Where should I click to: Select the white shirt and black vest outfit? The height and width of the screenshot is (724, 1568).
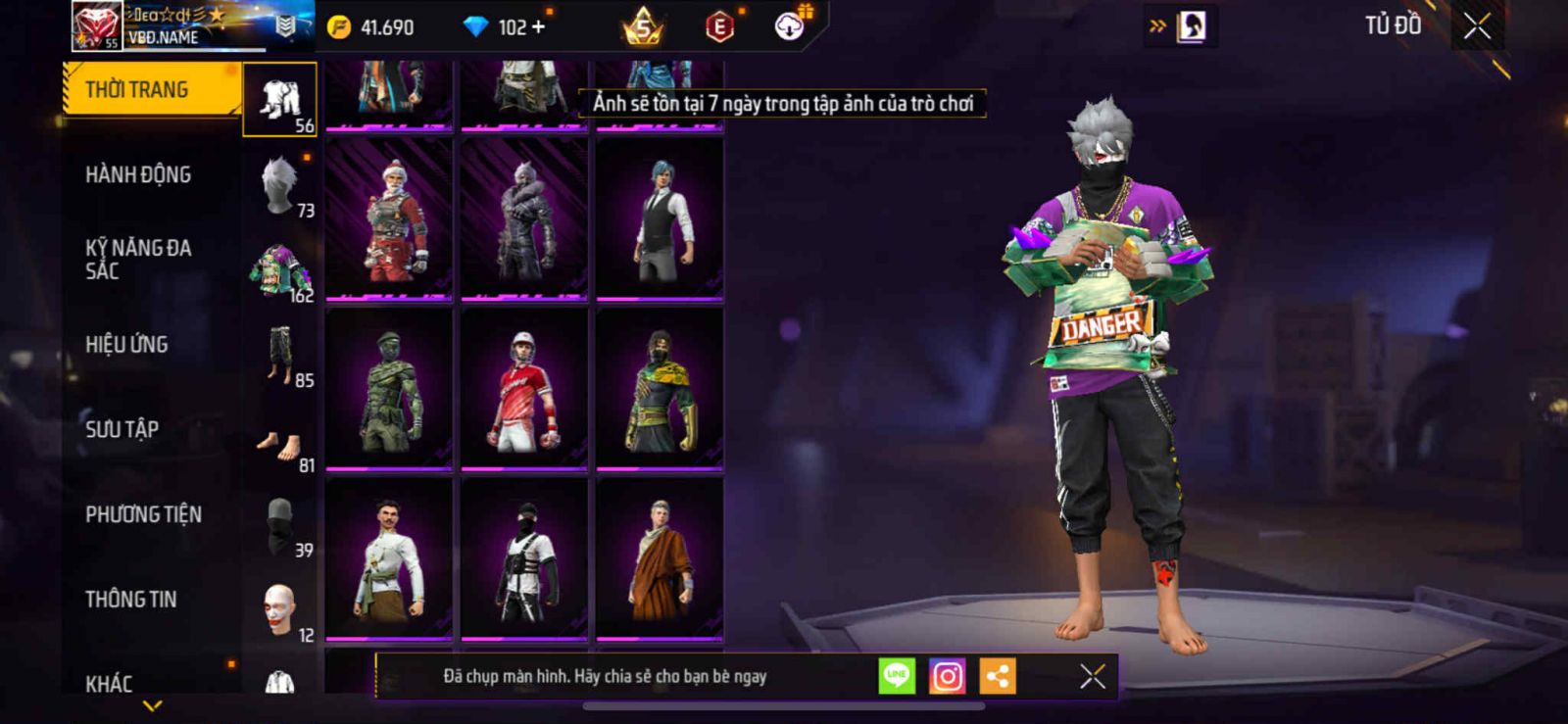click(x=660, y=217)
